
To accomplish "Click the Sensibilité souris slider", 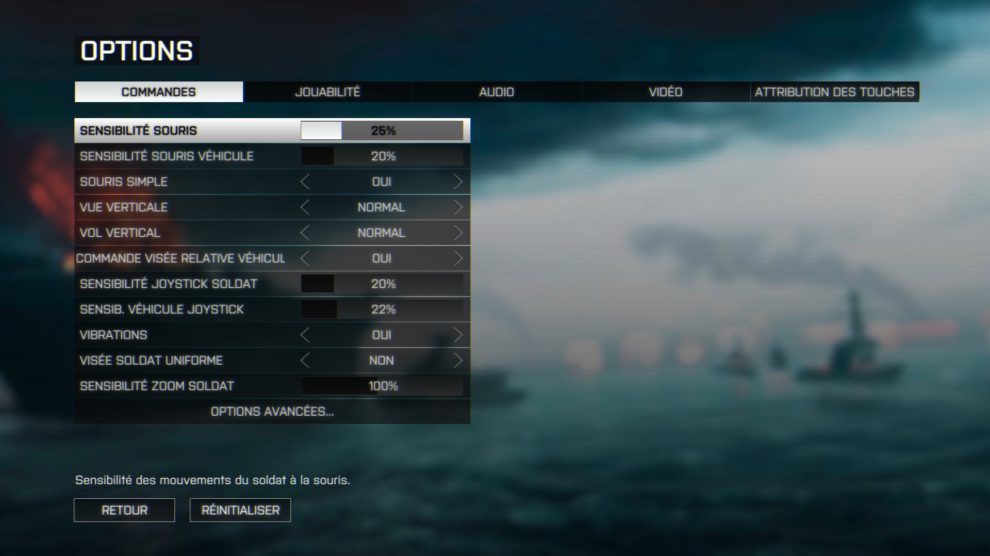I will pos(382,131).
